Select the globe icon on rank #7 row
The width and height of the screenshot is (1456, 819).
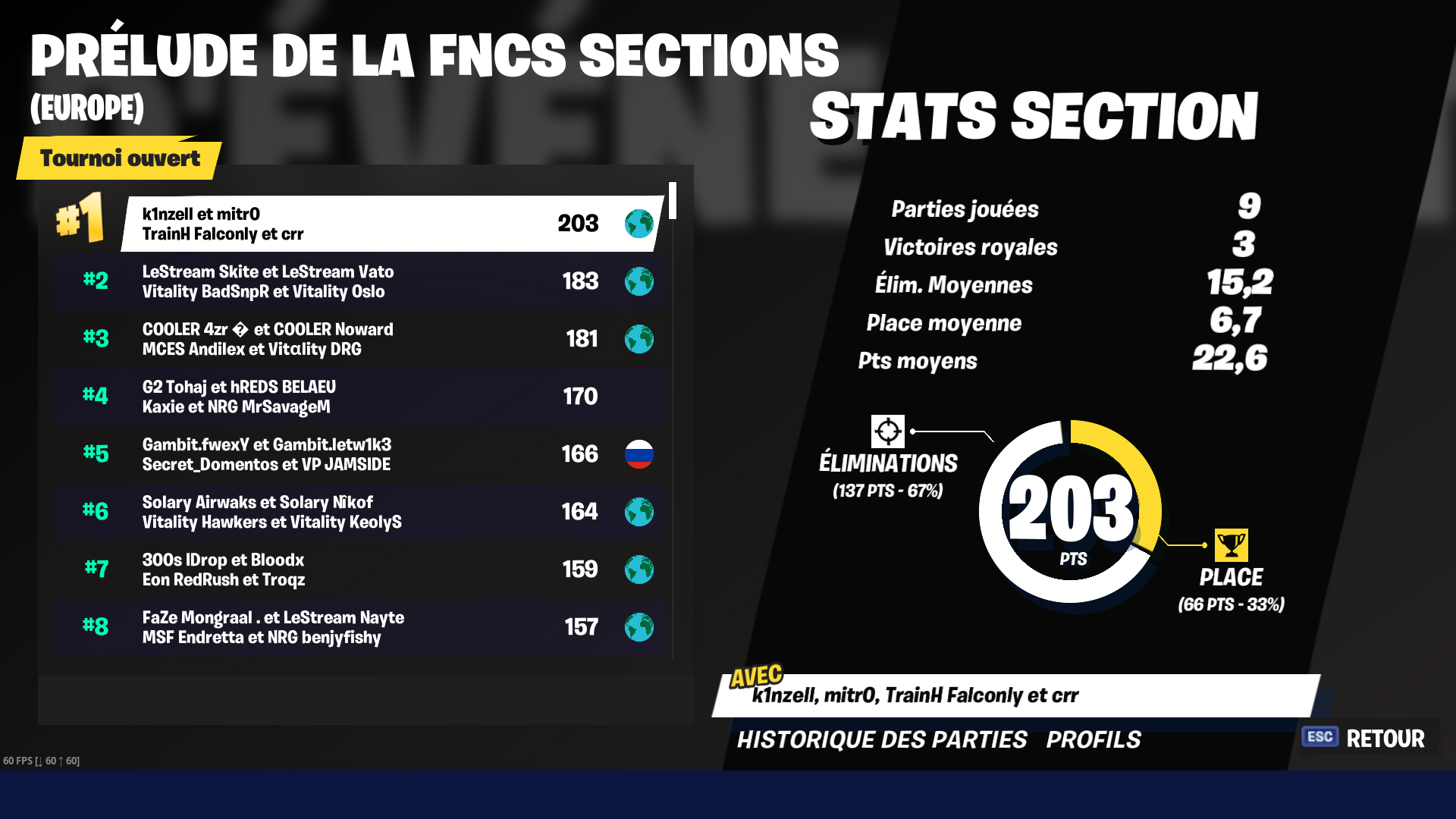640,570
